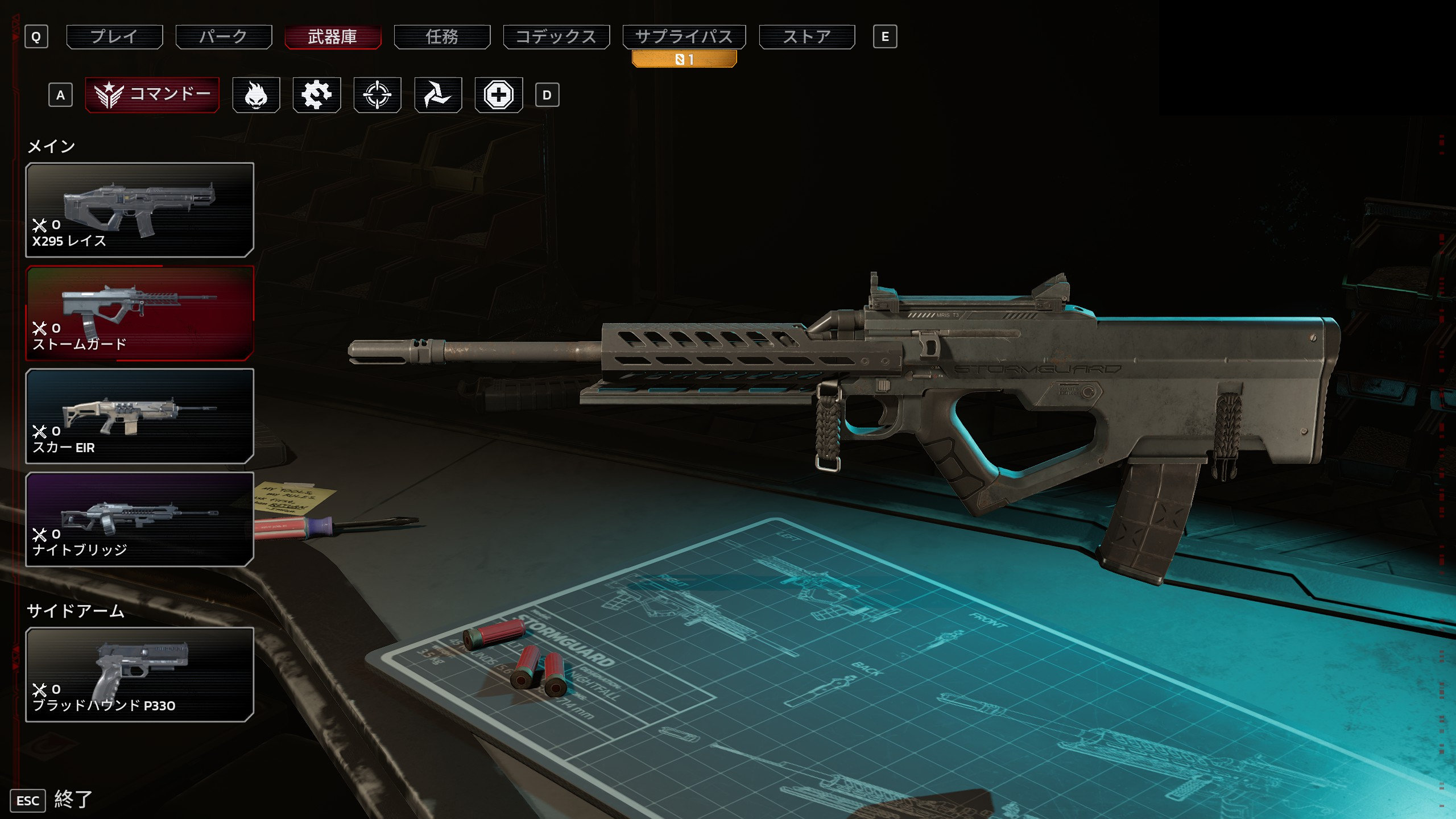1456x819 pixels.
Task: Choose the gear class icon
Action: pyautogui.click(x=317, y=95)
